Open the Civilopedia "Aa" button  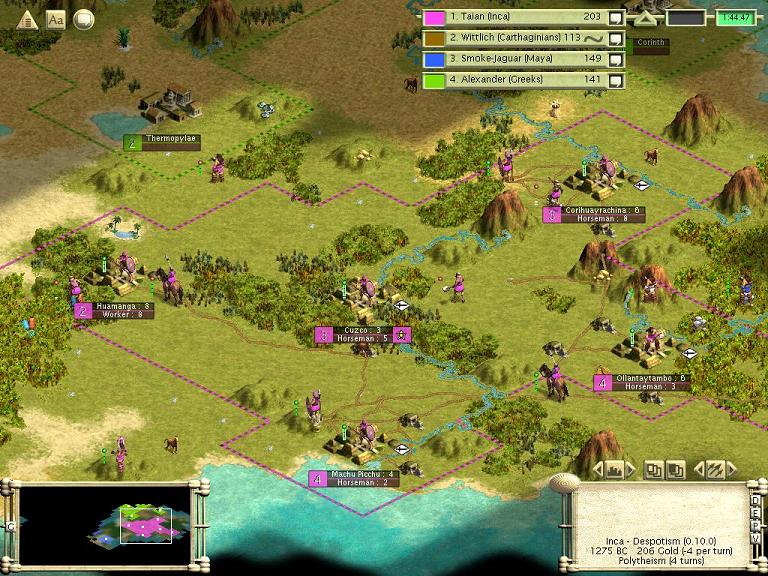[56, 19]
